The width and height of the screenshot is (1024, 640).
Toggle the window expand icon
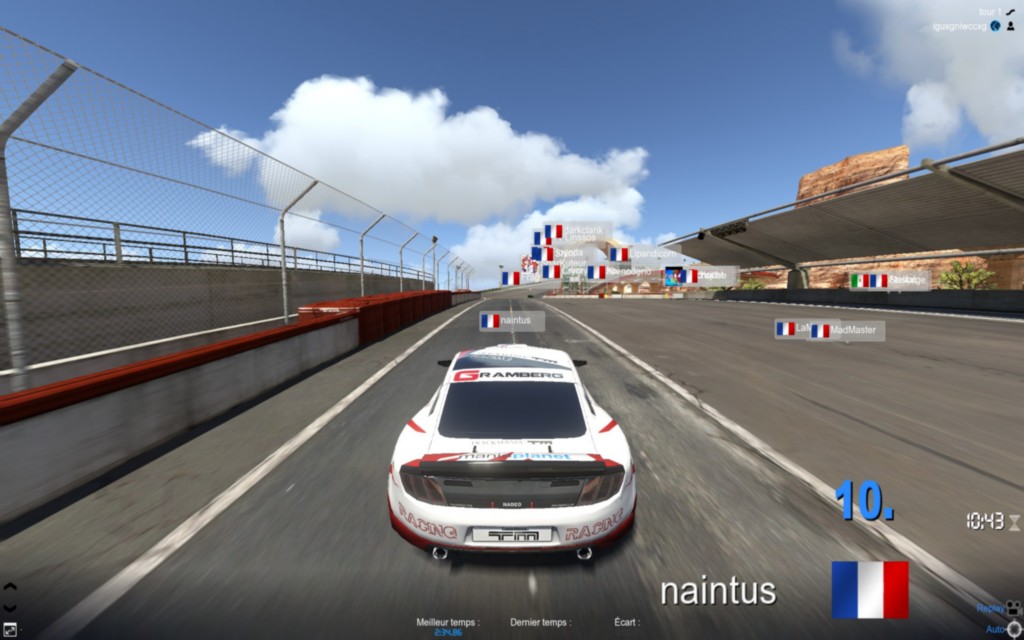pyautogui.click(x=10, y=629)
